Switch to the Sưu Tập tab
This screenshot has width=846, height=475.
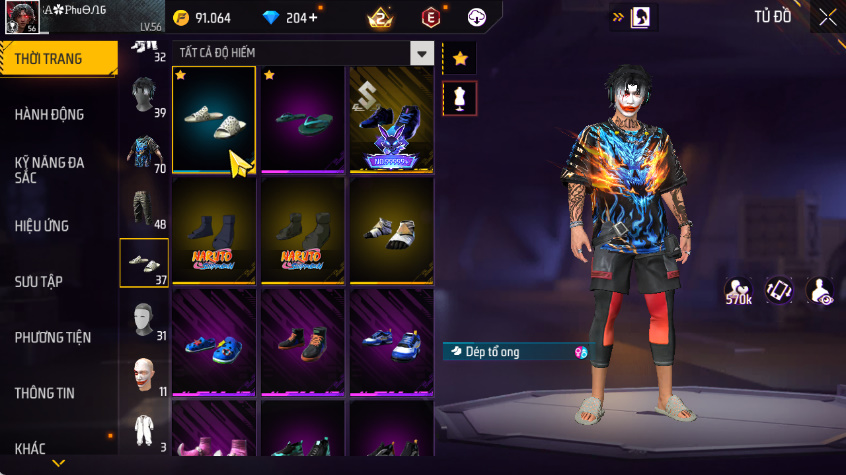coord(39,281)
